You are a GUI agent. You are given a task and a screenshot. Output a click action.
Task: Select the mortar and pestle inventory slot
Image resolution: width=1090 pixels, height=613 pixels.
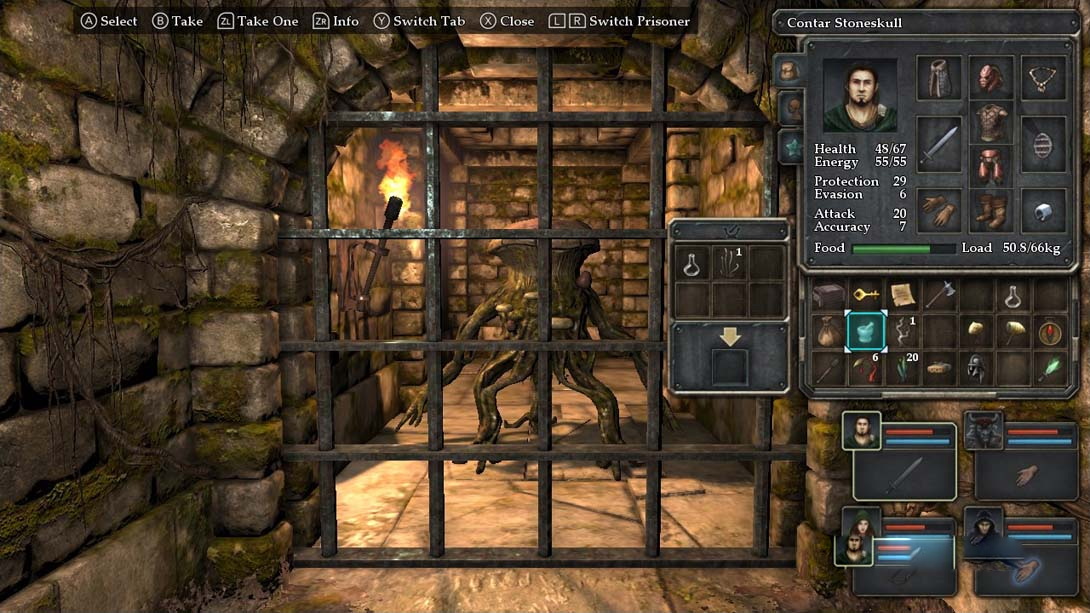click(866, 330)
